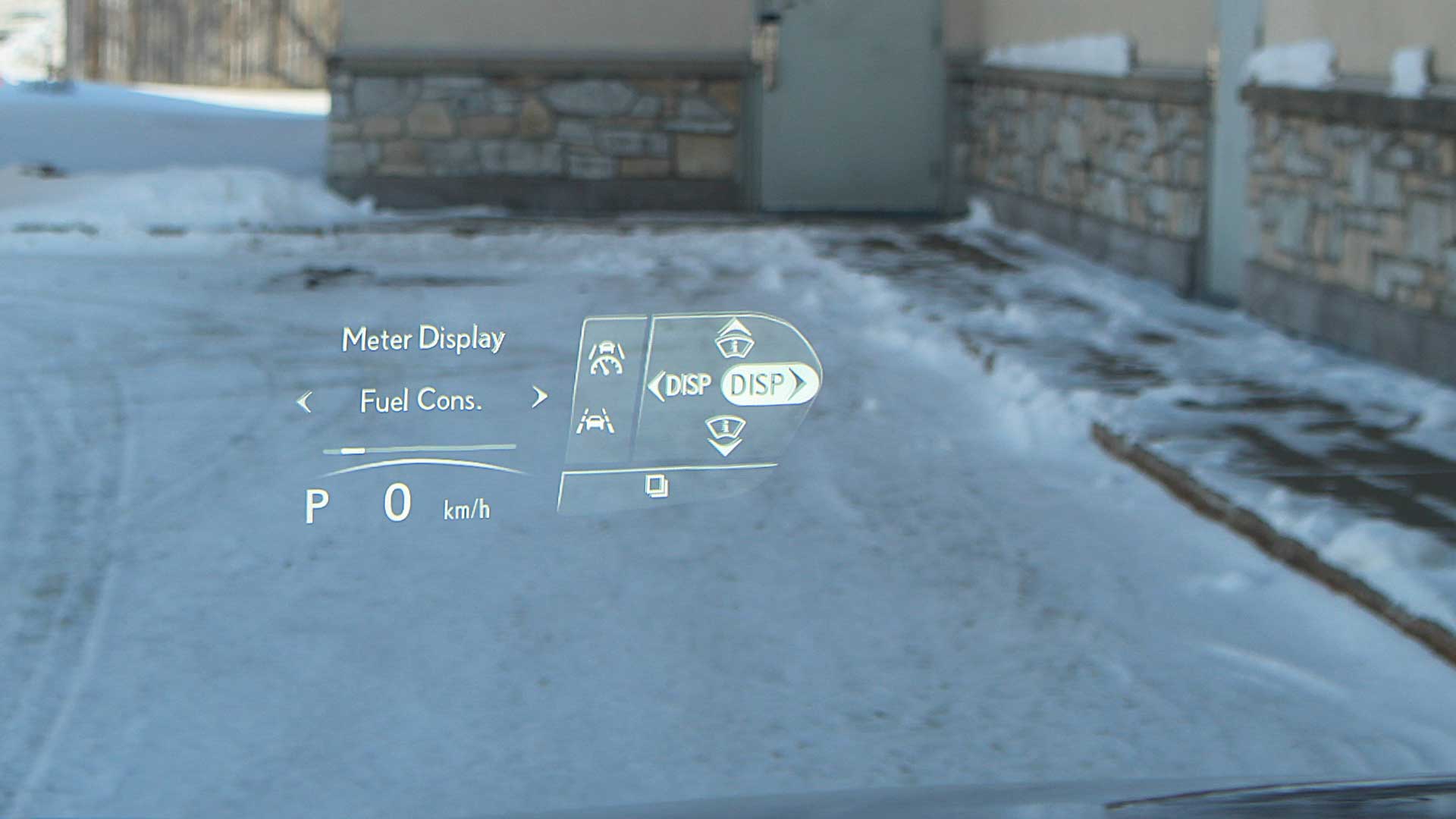Click the stacked pages icon
Viewport: 1456px width, 819px height.
click(657, 485)
